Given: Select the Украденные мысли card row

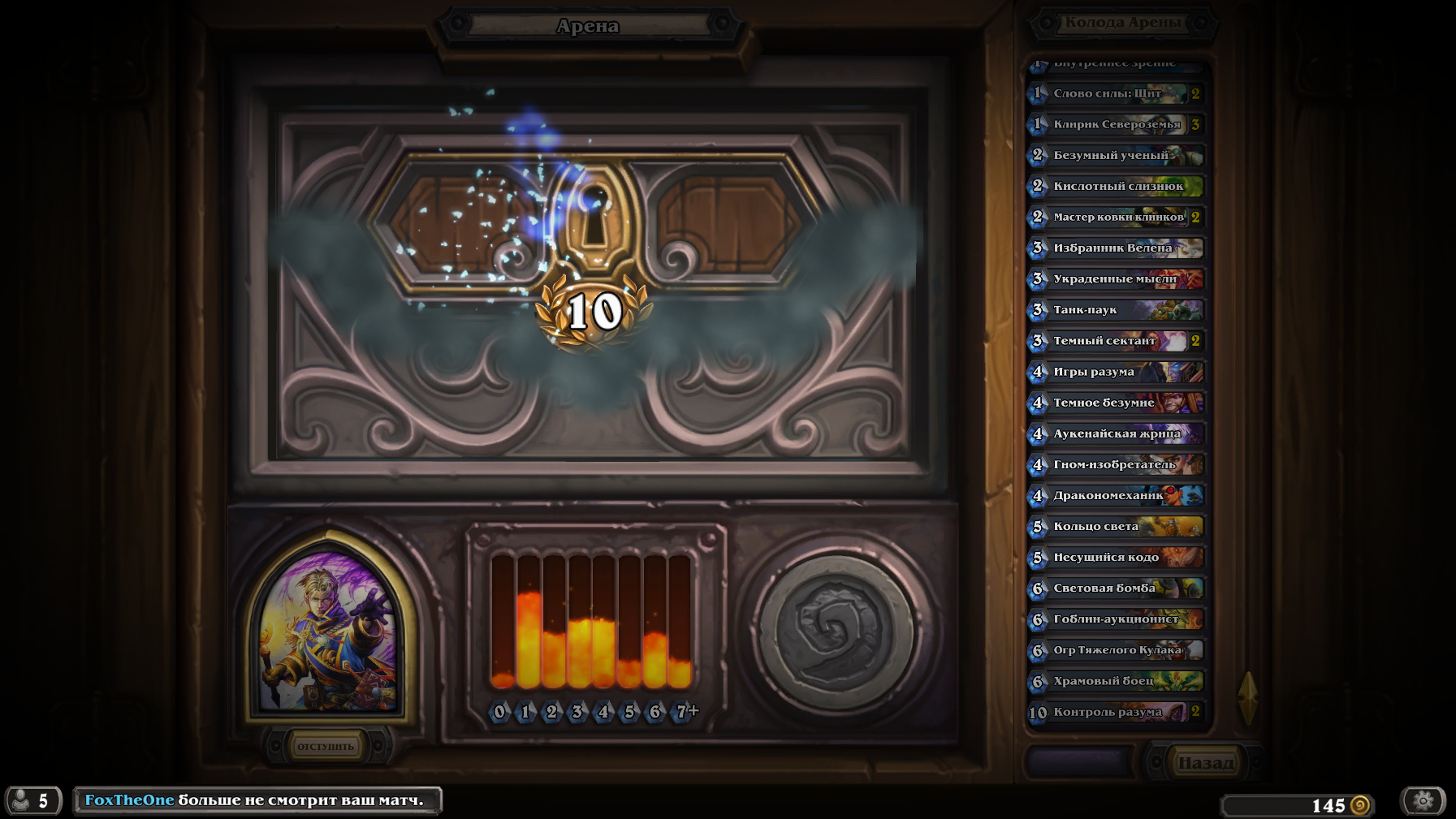Looking at the screenshot, I should (1116, 278).
